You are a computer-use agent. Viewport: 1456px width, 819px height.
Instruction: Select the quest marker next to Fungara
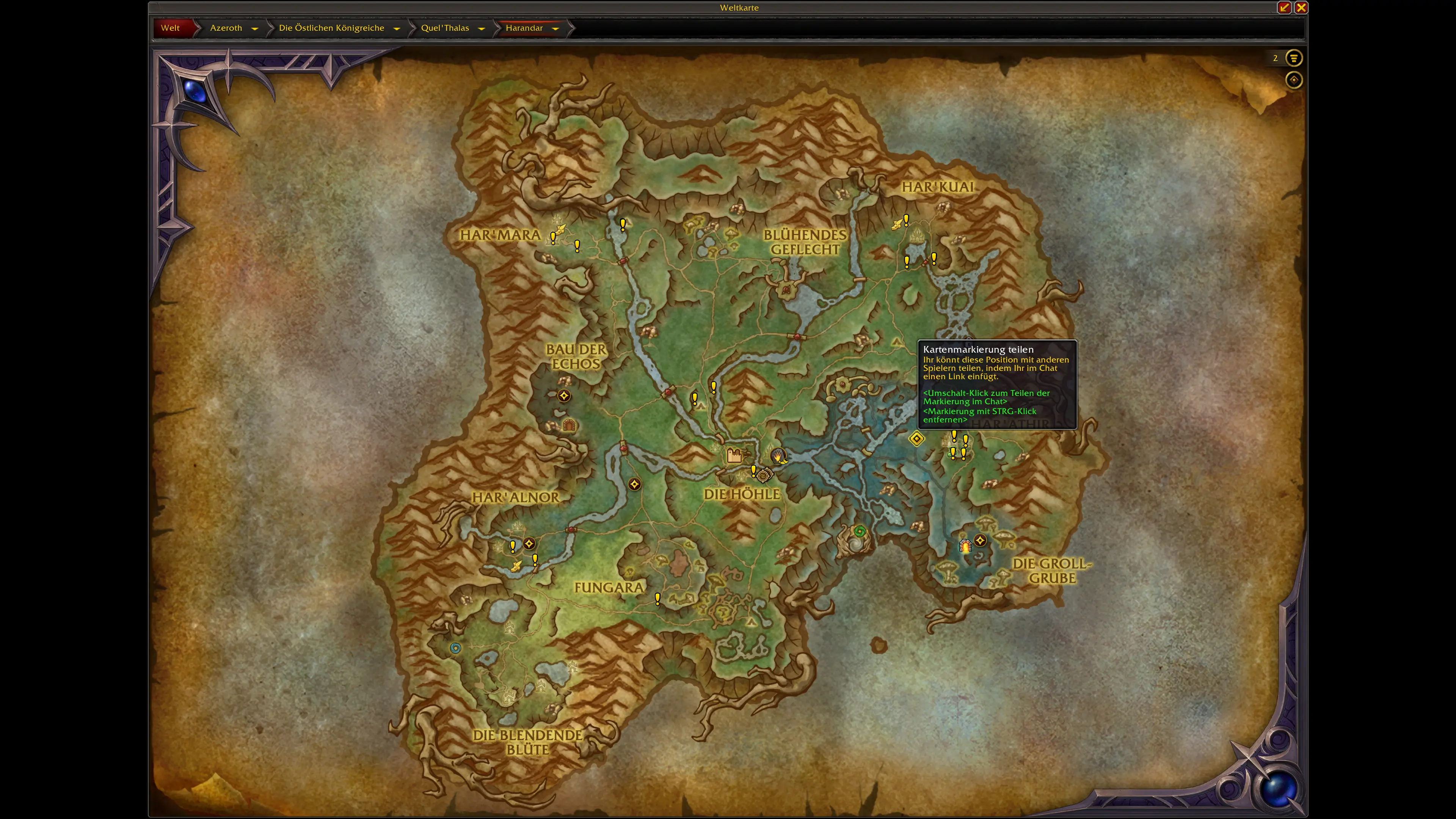click(x=657, y=599)
